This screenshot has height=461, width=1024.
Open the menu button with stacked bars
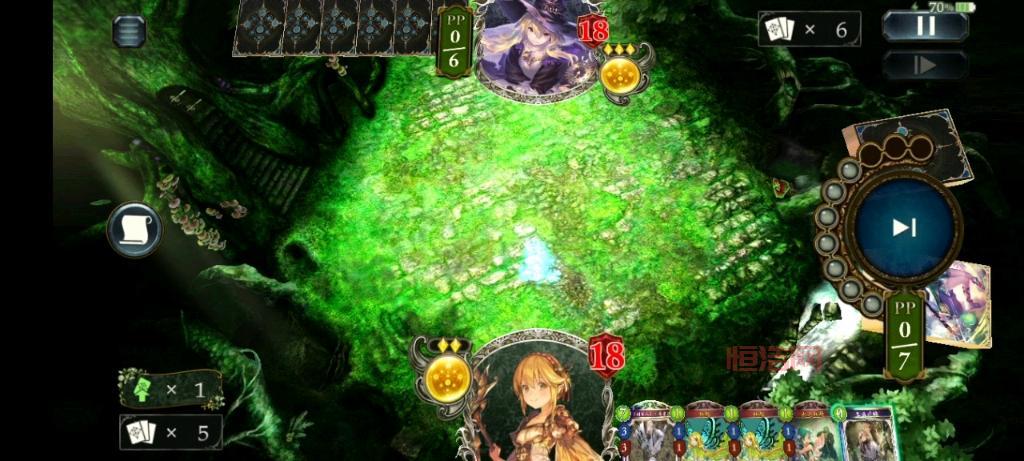(x=129, y=30)
